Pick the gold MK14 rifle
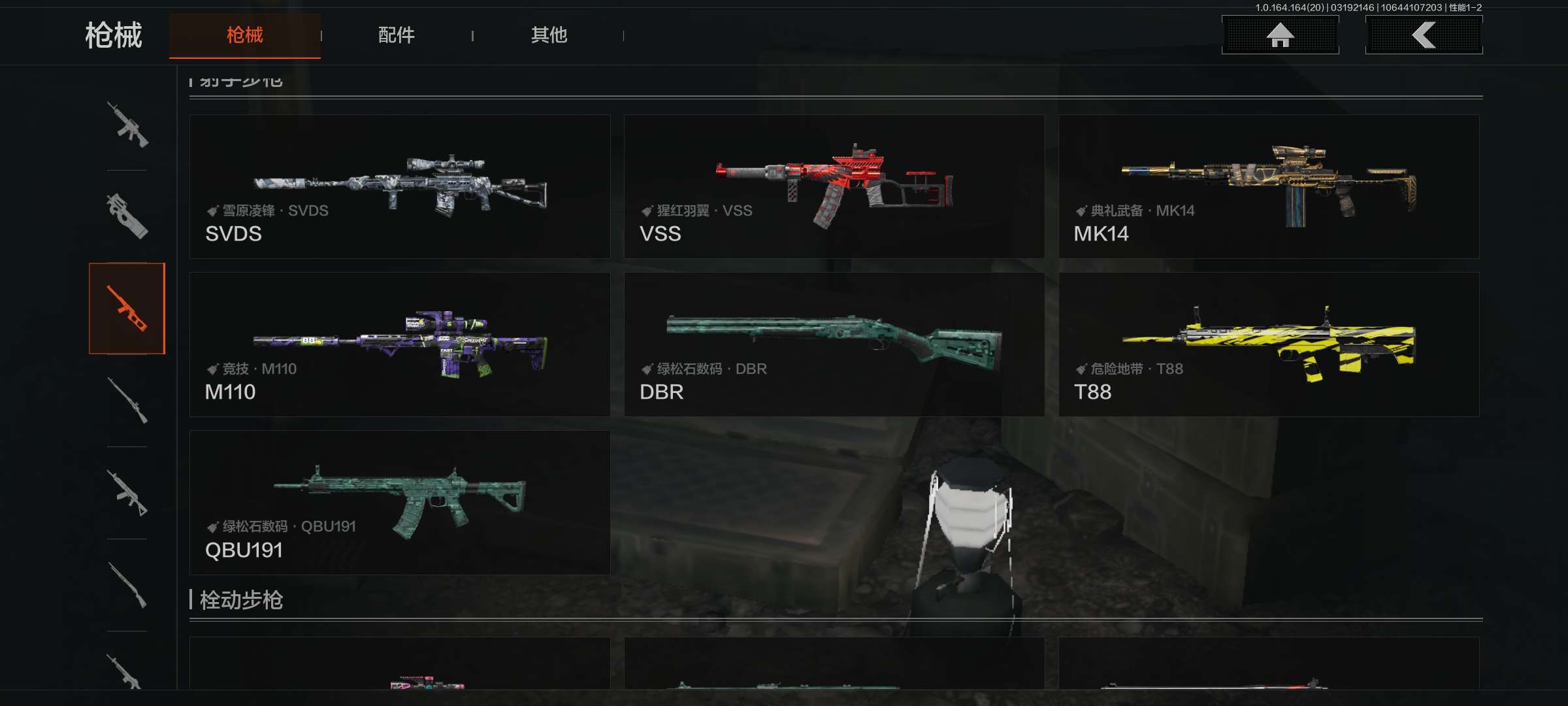Viewport: 1568px width, 706px height. pos(1268,187)
